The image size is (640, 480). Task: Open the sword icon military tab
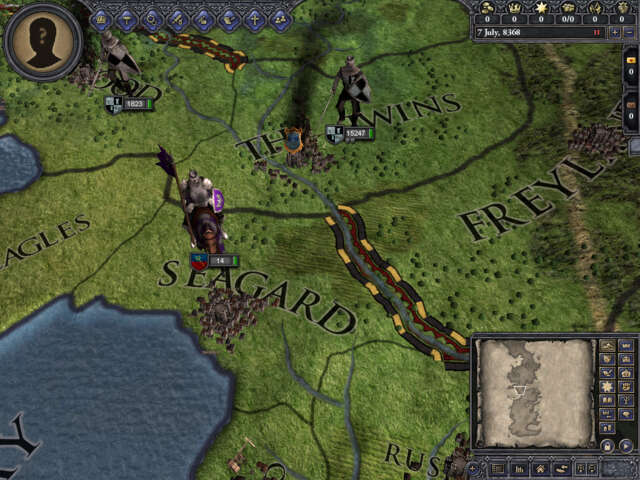point(178,18)
